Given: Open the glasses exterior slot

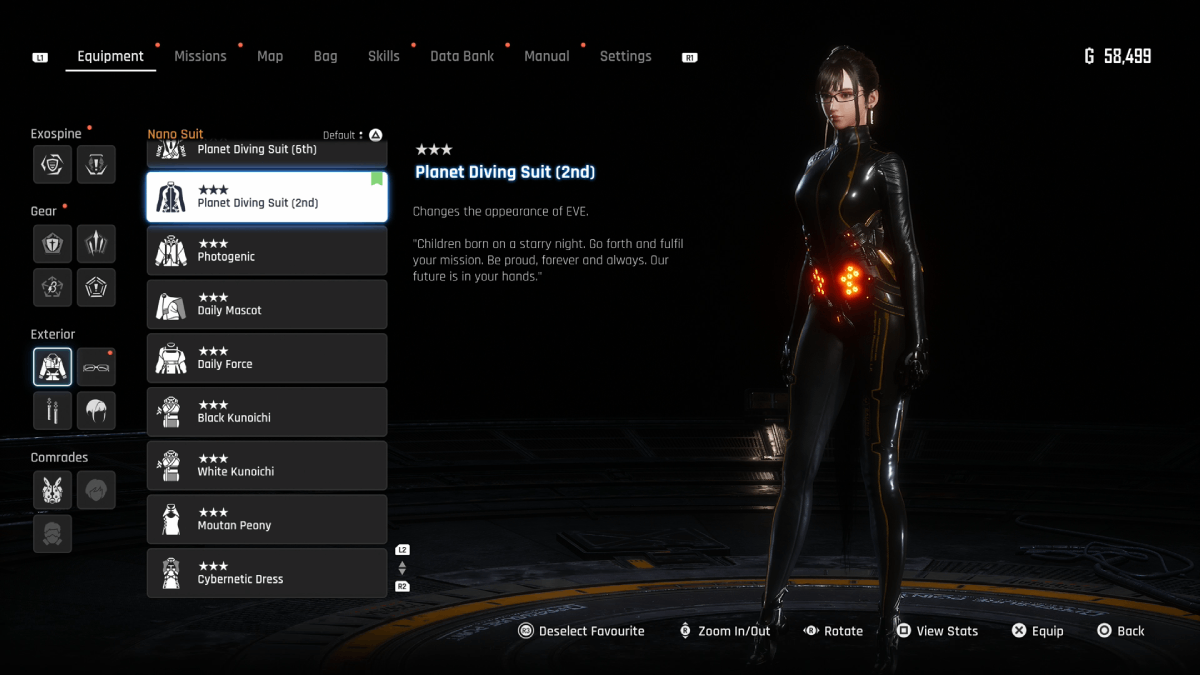Looking at the screenshot, I should pyautogui.click(x=96, y=367).
